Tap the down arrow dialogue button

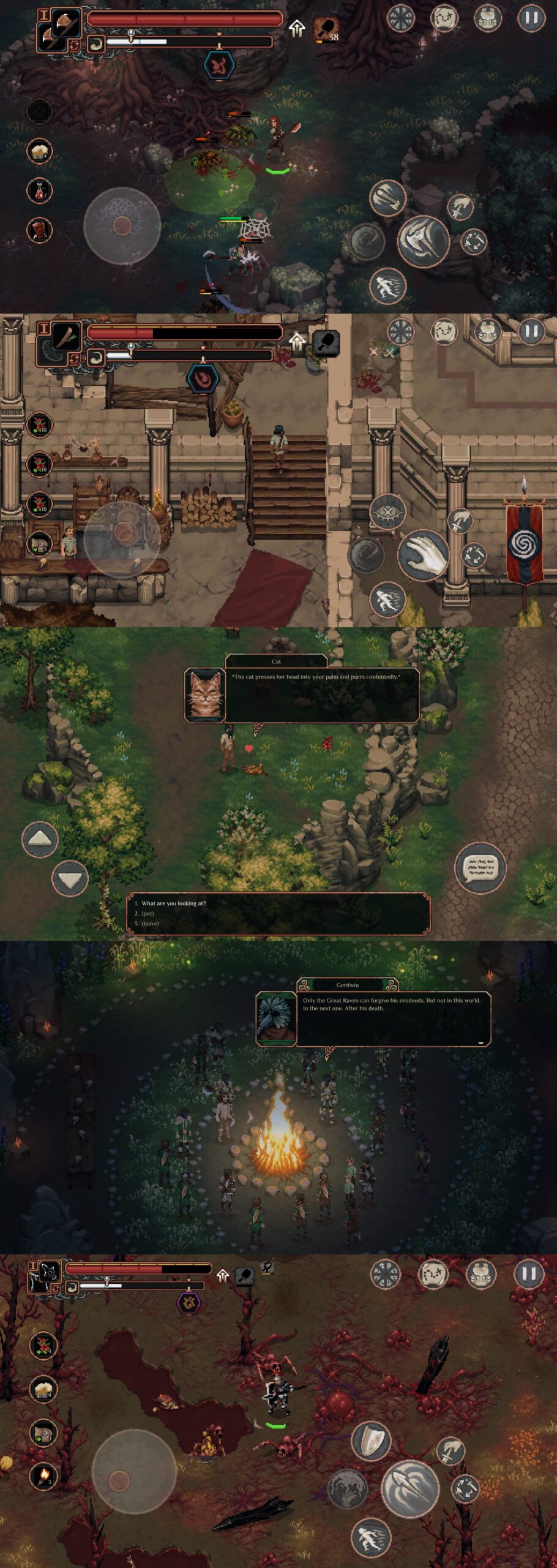coord(69,880)
